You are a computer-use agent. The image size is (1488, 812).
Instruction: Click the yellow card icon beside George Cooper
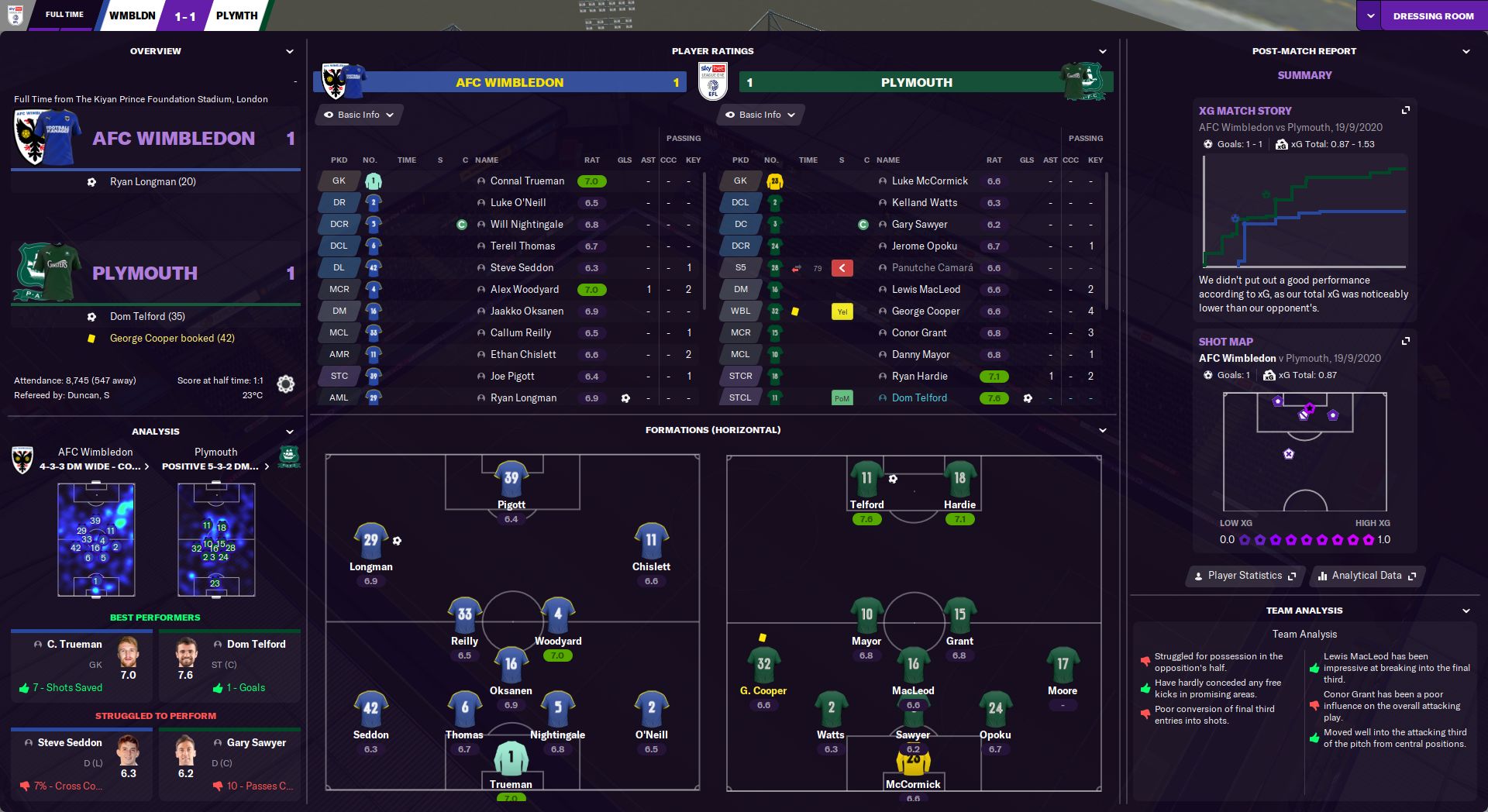[x=842, y=311]
